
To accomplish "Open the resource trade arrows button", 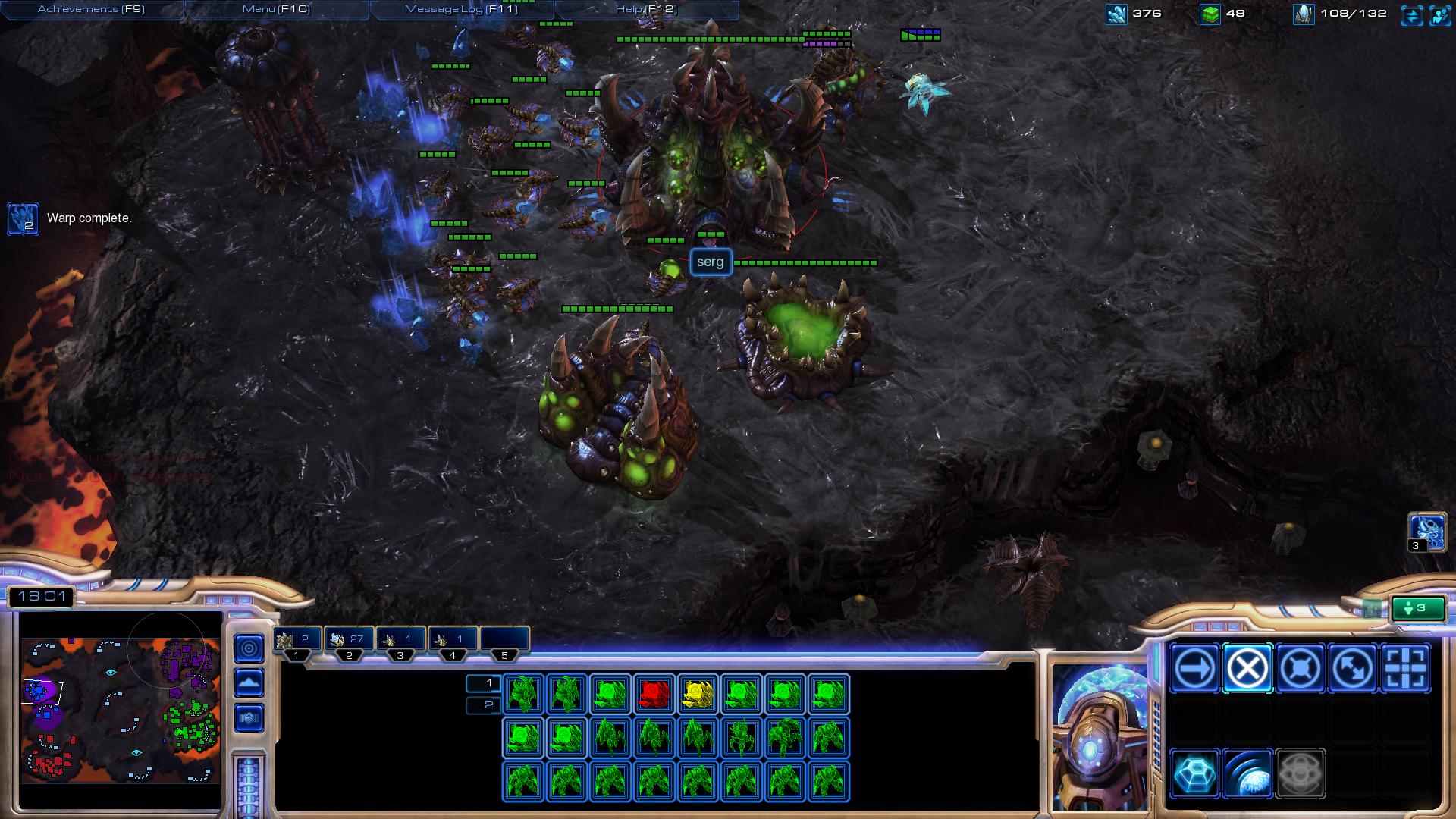I will tap(1412, 14).
